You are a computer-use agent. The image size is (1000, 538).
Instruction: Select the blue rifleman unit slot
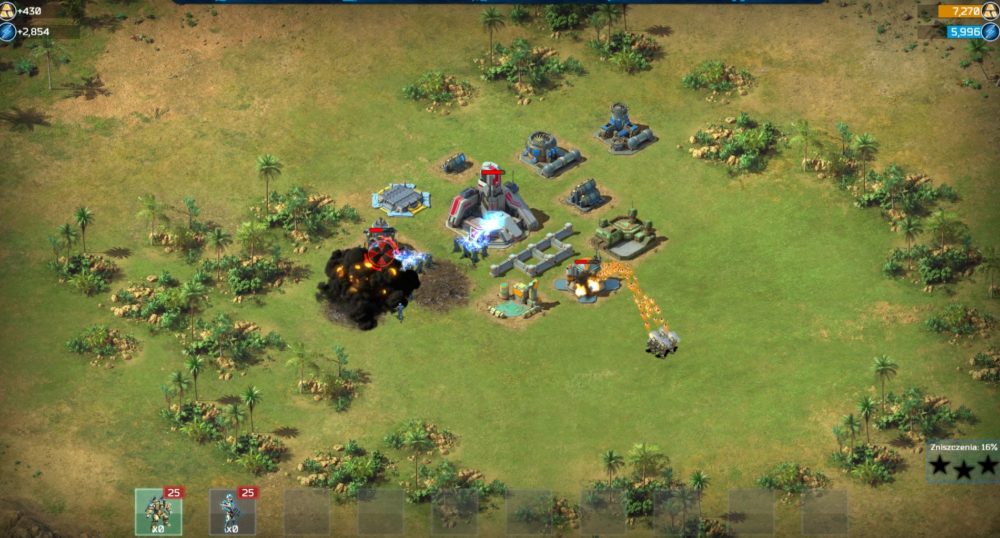[x=232, y=511]
